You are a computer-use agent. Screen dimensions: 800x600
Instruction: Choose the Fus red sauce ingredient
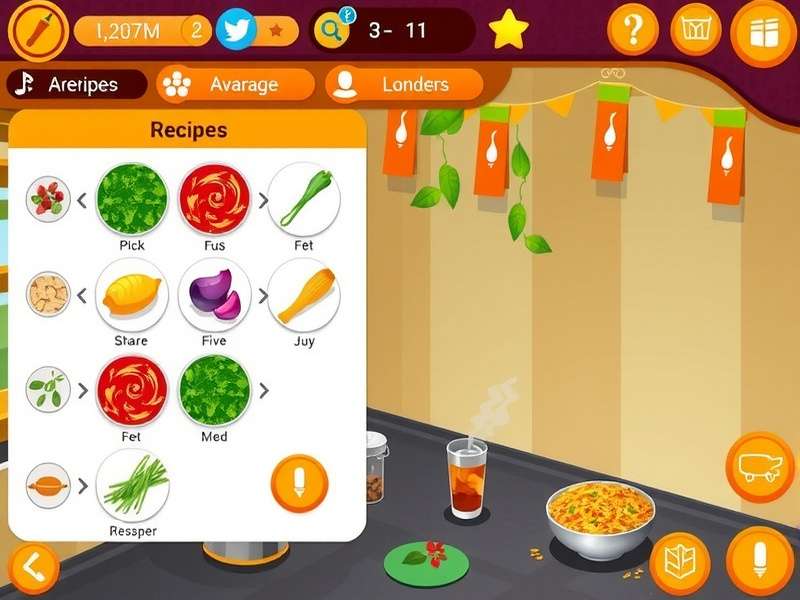(214, 198)
